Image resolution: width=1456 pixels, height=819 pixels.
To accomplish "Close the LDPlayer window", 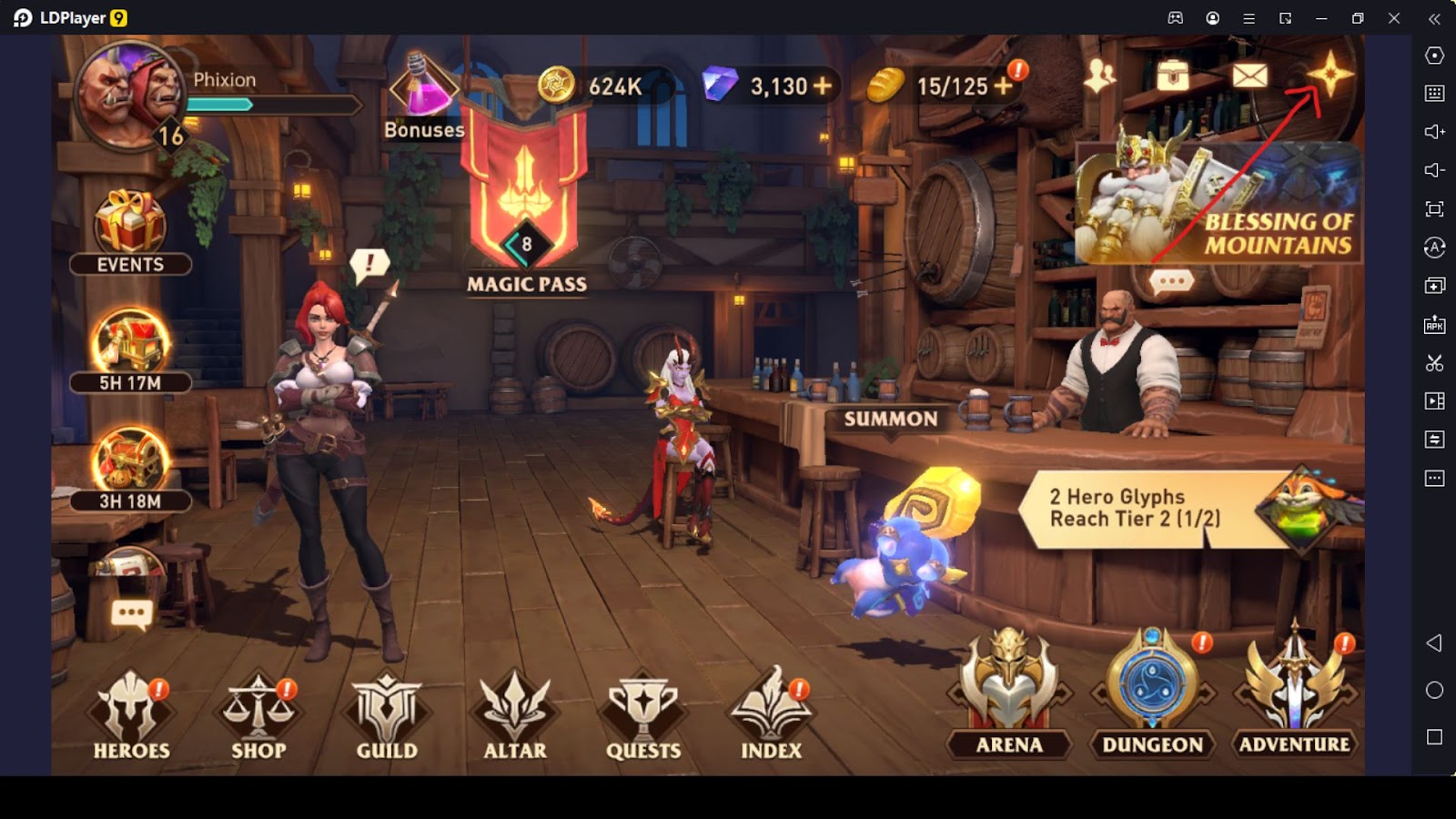I will coord(1394,18).
